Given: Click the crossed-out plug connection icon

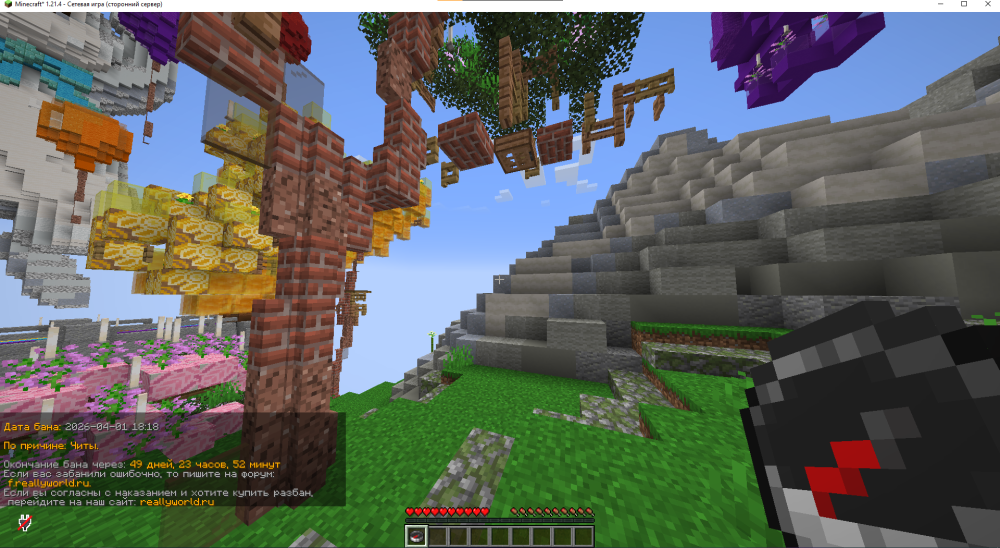Looking at the screenshot, I should [23, 521].
